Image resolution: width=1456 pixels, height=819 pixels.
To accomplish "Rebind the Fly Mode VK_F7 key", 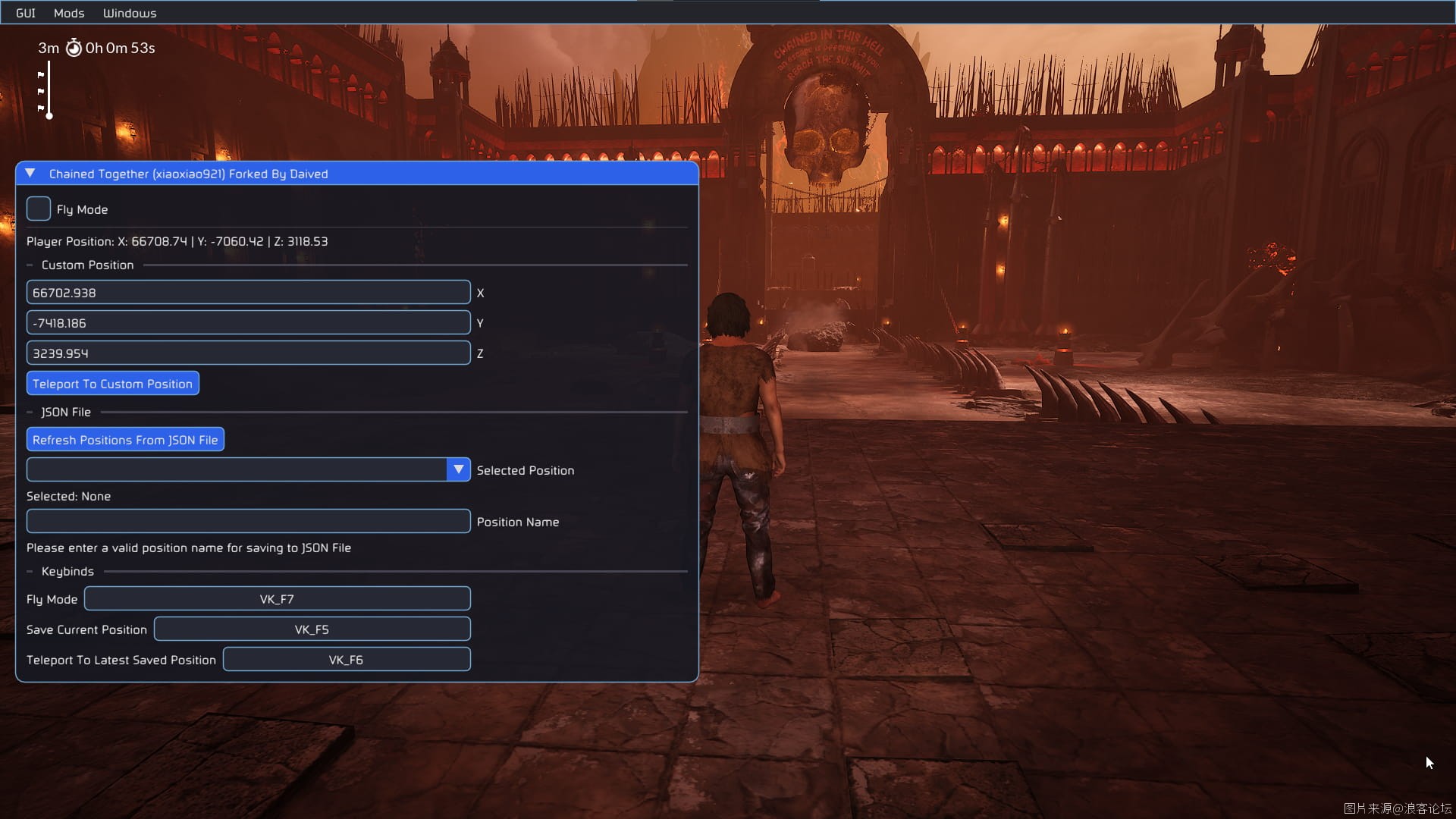I will point(277,599).
